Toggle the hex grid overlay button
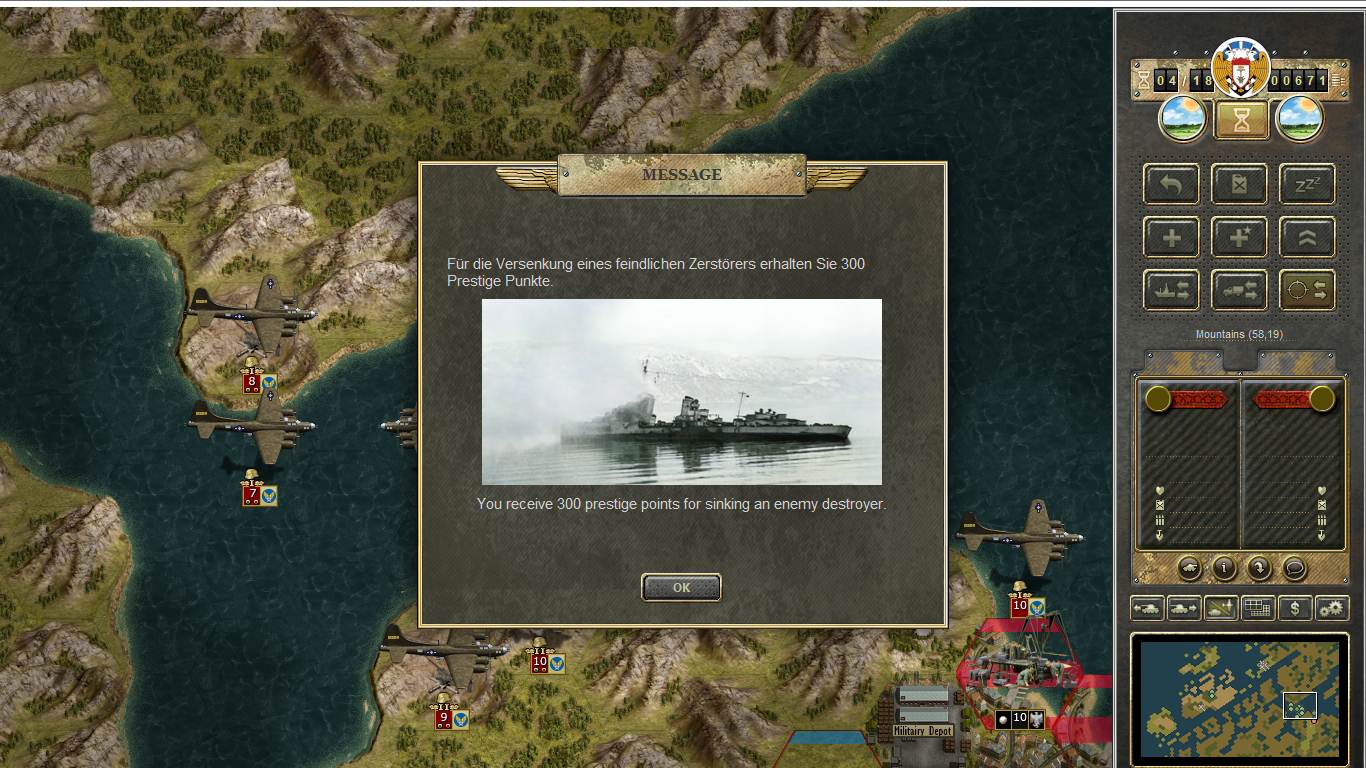 pos(1258,607)
